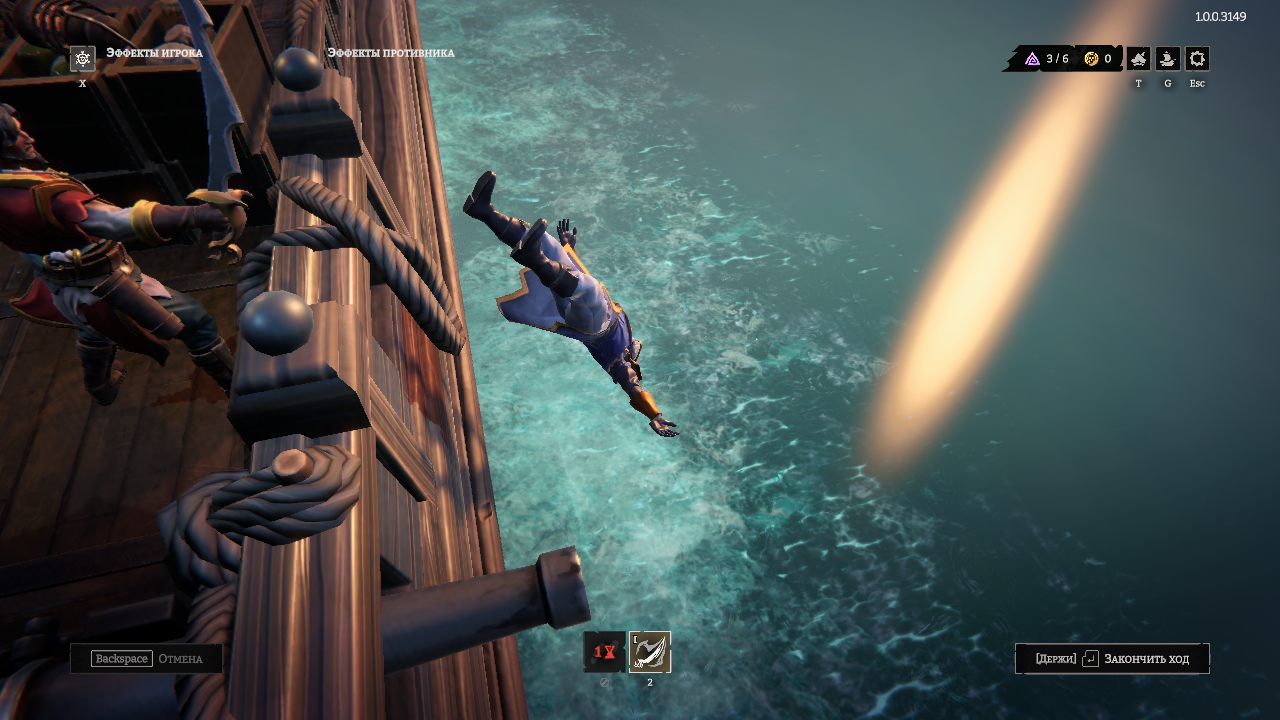The width and height of the screenshot is (1280, 720).
Task: Click the Закончить ход end turn button
Action: (x=1112, y=658)
